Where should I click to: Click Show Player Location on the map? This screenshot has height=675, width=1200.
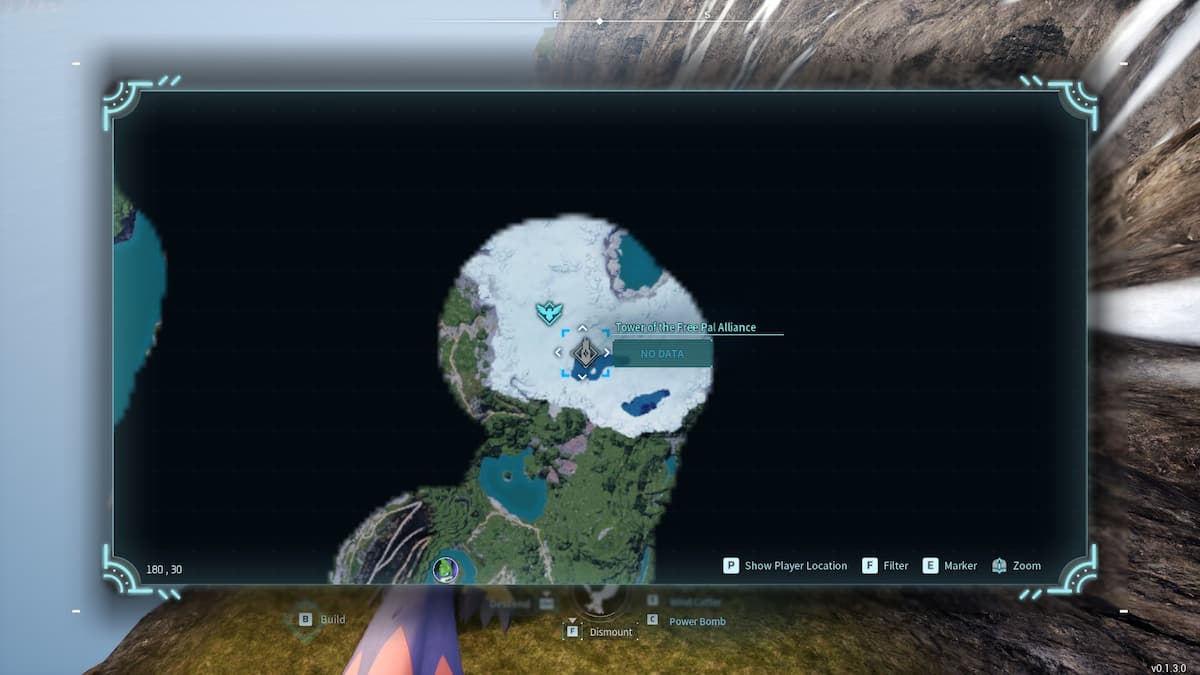click(785, 566)
